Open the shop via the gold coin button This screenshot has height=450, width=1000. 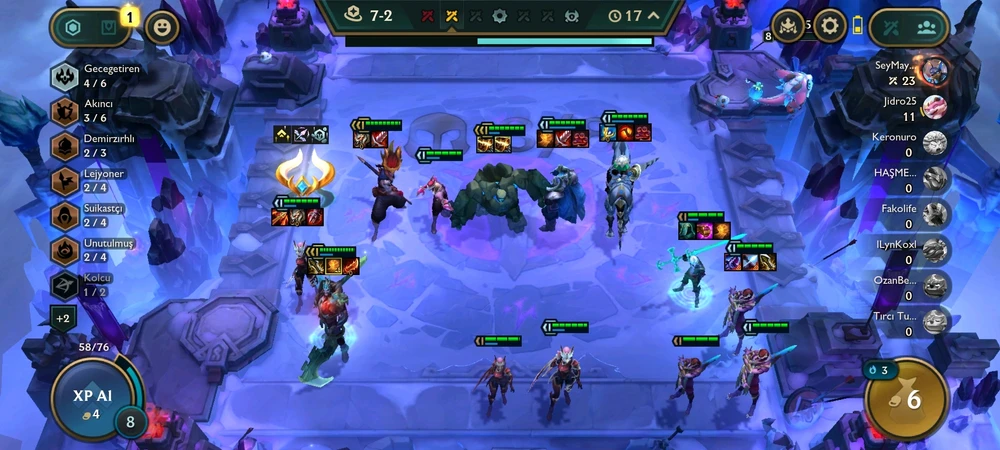click(906, 398)
